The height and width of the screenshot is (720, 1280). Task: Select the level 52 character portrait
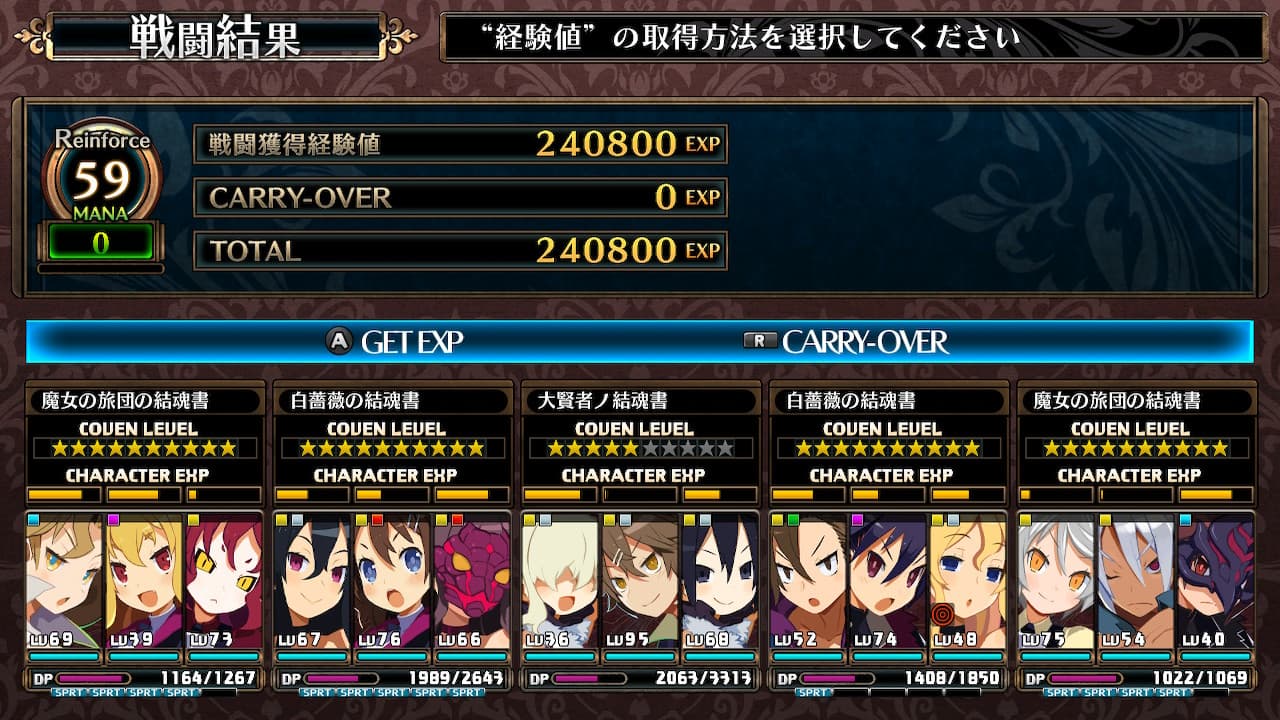pyautogui.click(x=808, y=580)
